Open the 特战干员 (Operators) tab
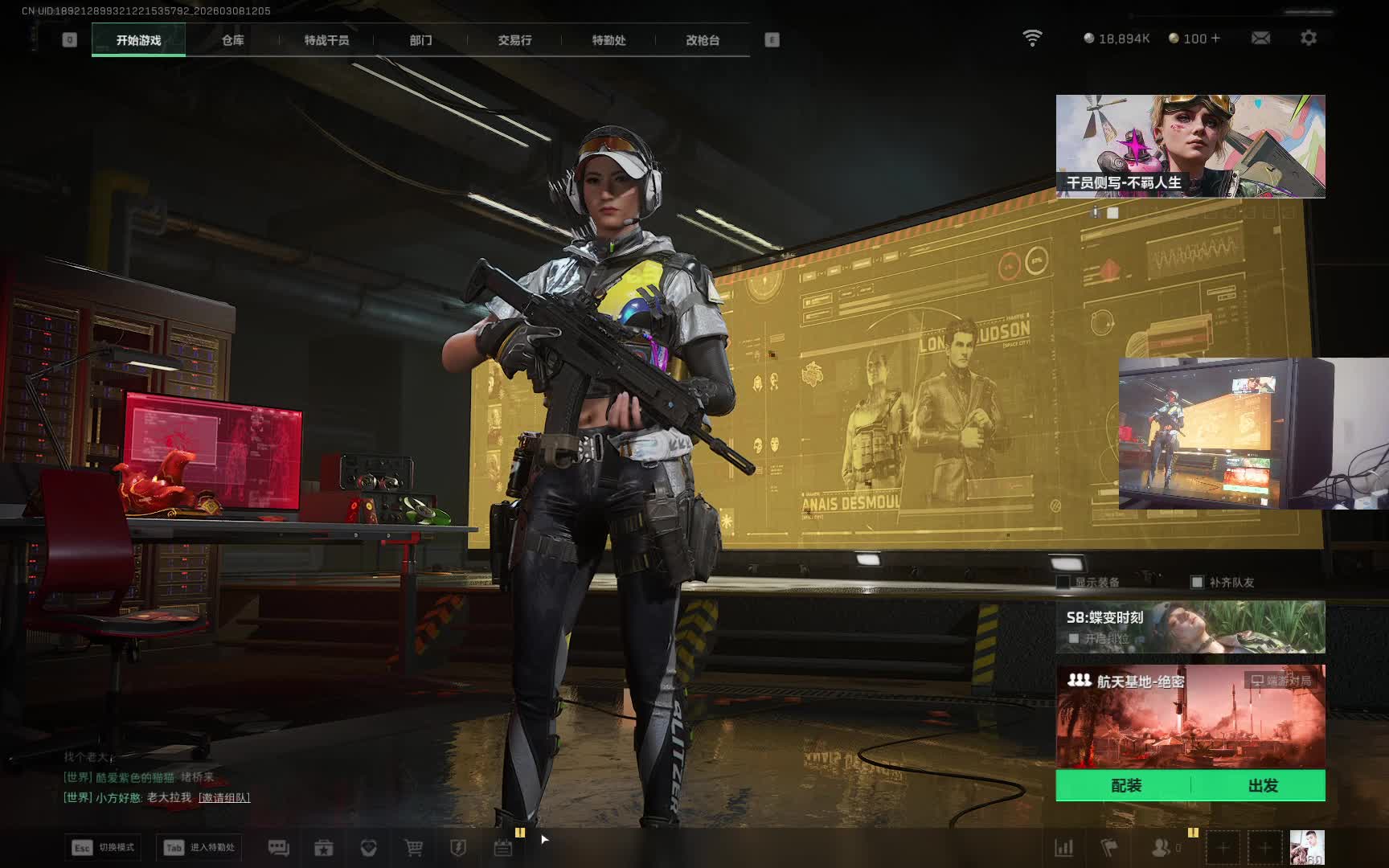1389x868 pixels. pos(326,40)
